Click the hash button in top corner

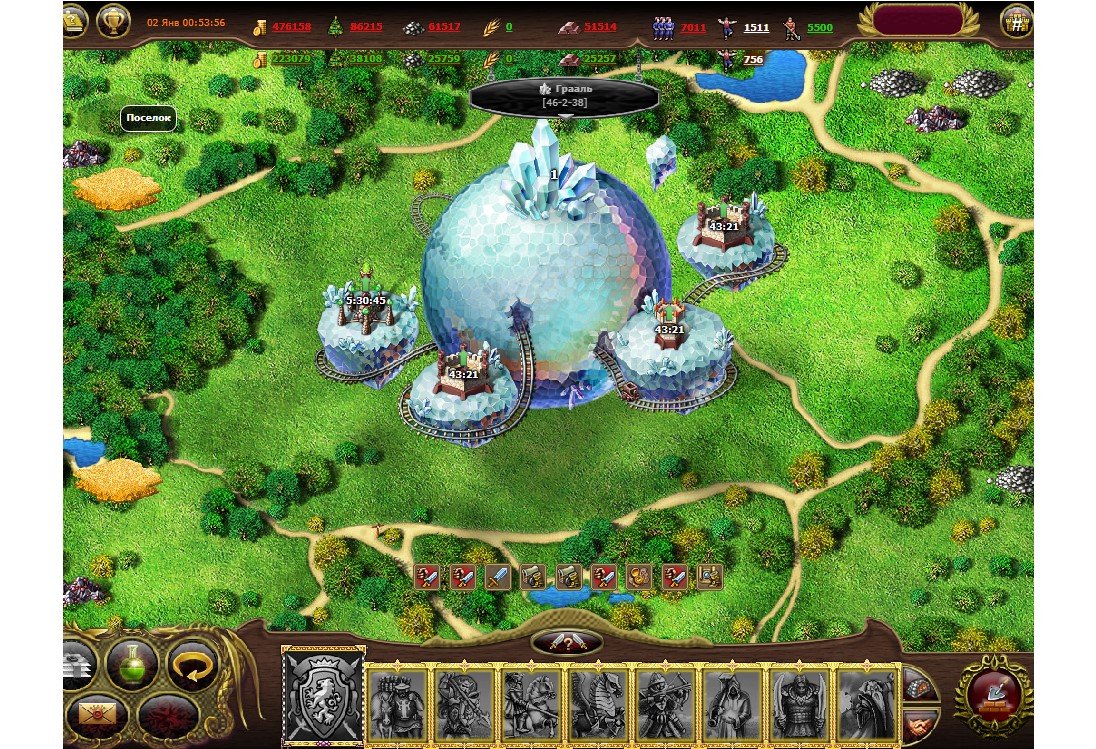[1017, 21]
